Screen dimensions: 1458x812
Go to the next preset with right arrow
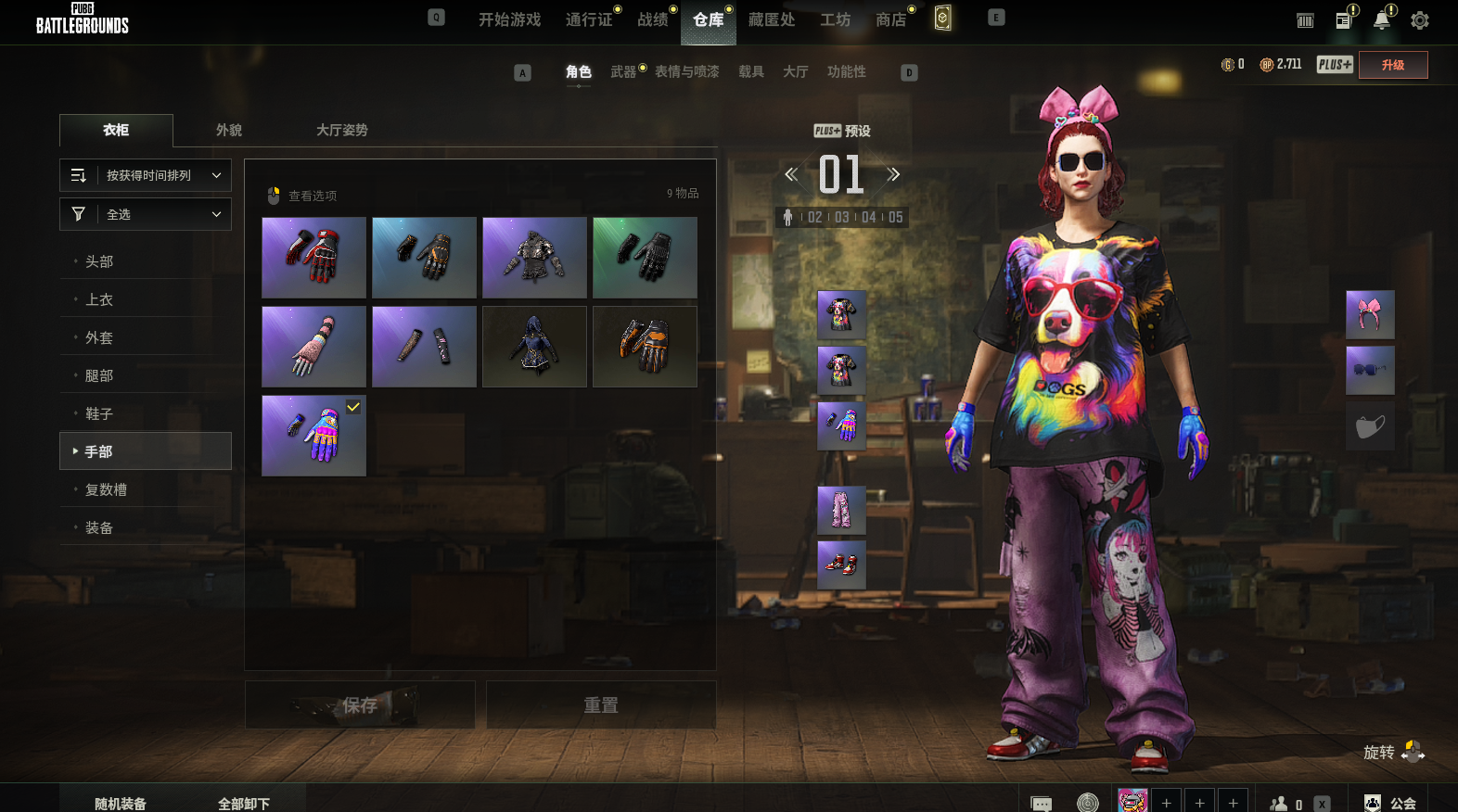893,174
